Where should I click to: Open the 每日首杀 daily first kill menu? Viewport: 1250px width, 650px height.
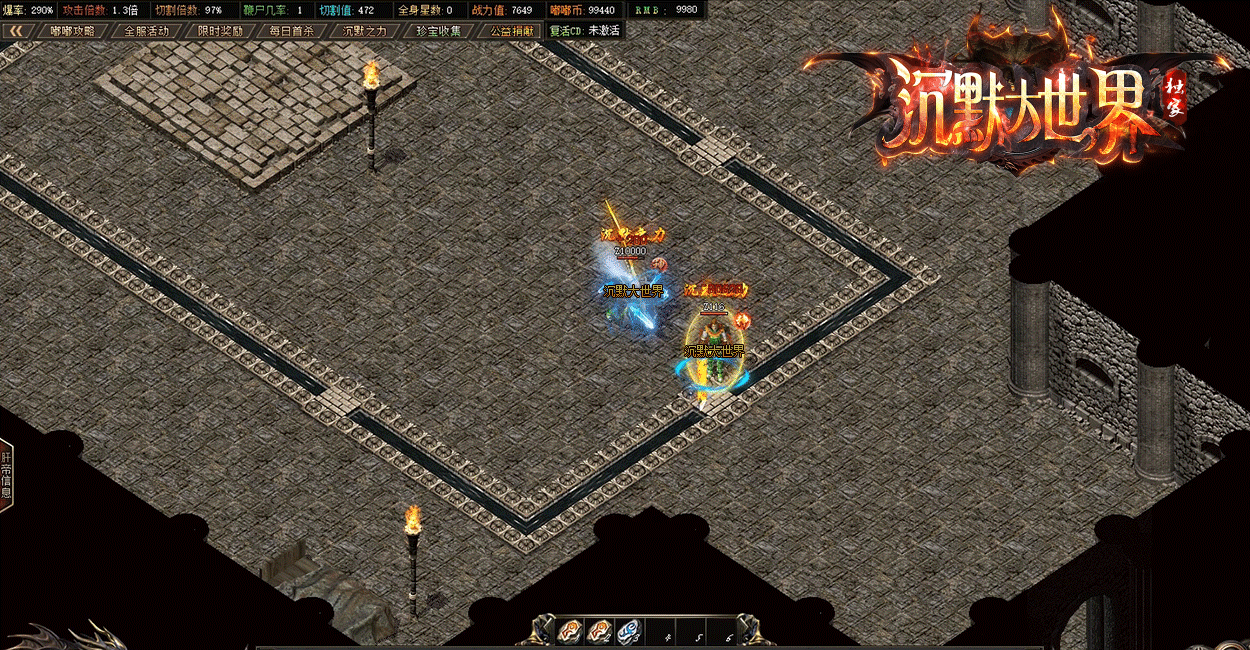point(292,30)
